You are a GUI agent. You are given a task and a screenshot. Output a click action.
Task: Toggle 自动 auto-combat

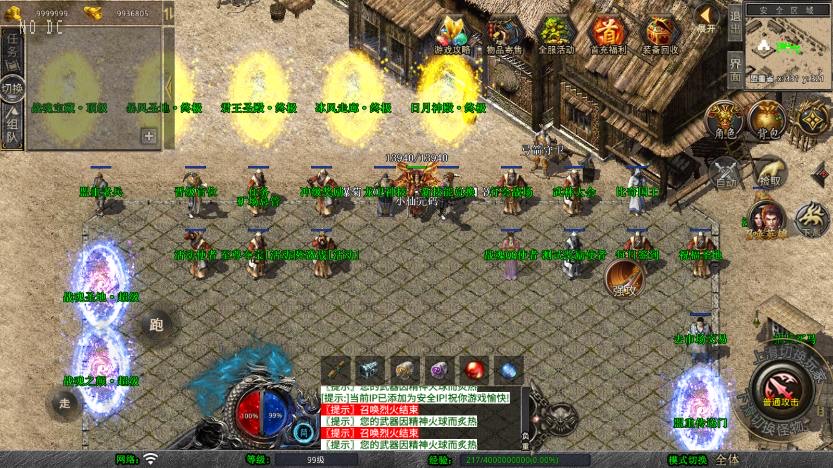[x=725, y=173]
